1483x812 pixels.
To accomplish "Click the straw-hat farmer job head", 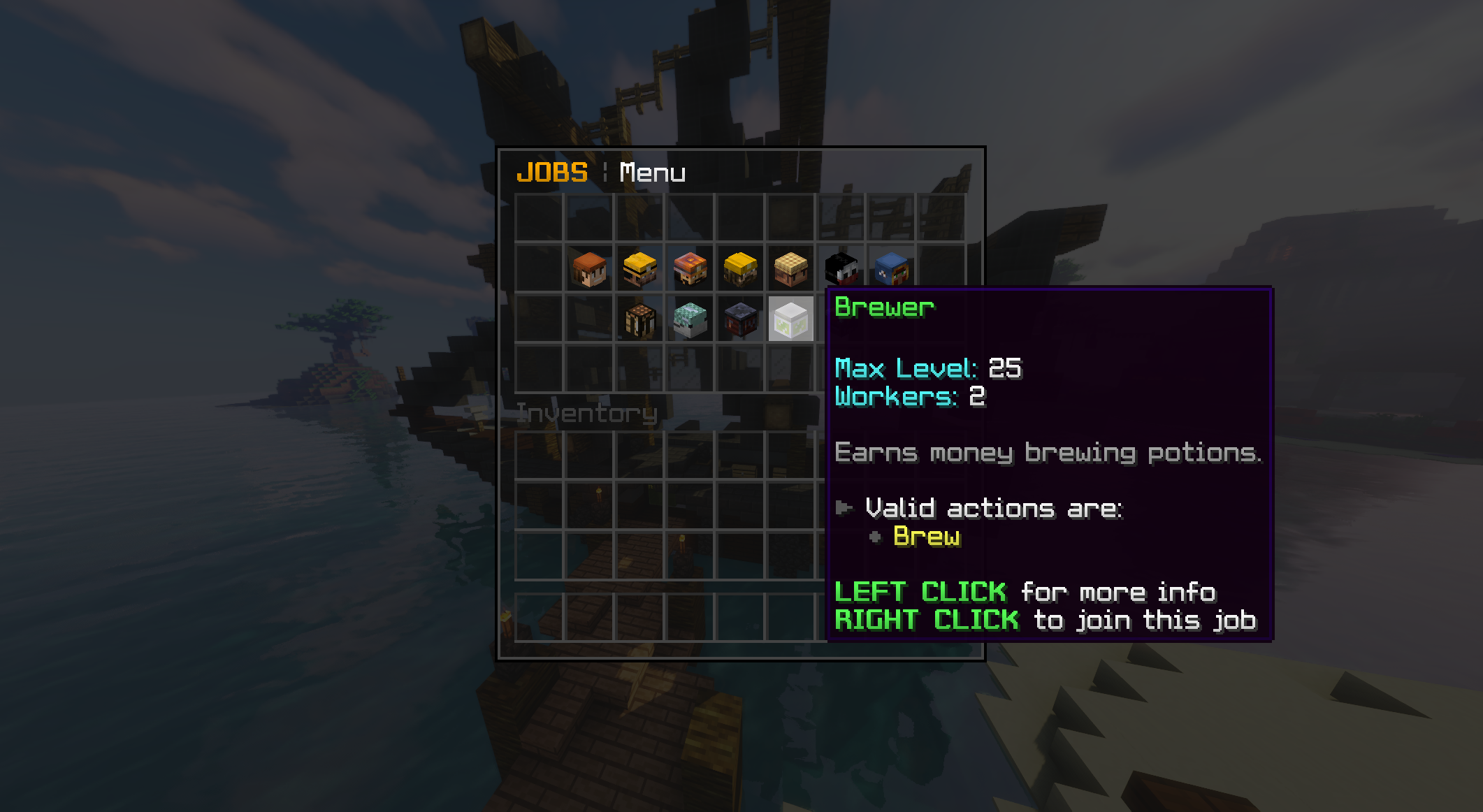I will (x=791, y=270).
